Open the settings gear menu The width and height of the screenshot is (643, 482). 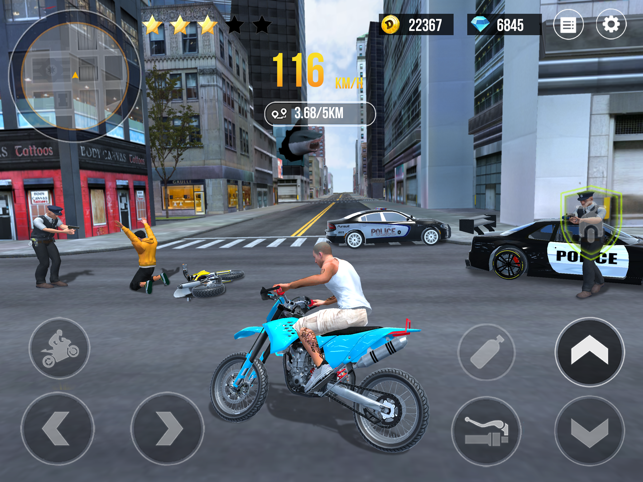point(610,25)
